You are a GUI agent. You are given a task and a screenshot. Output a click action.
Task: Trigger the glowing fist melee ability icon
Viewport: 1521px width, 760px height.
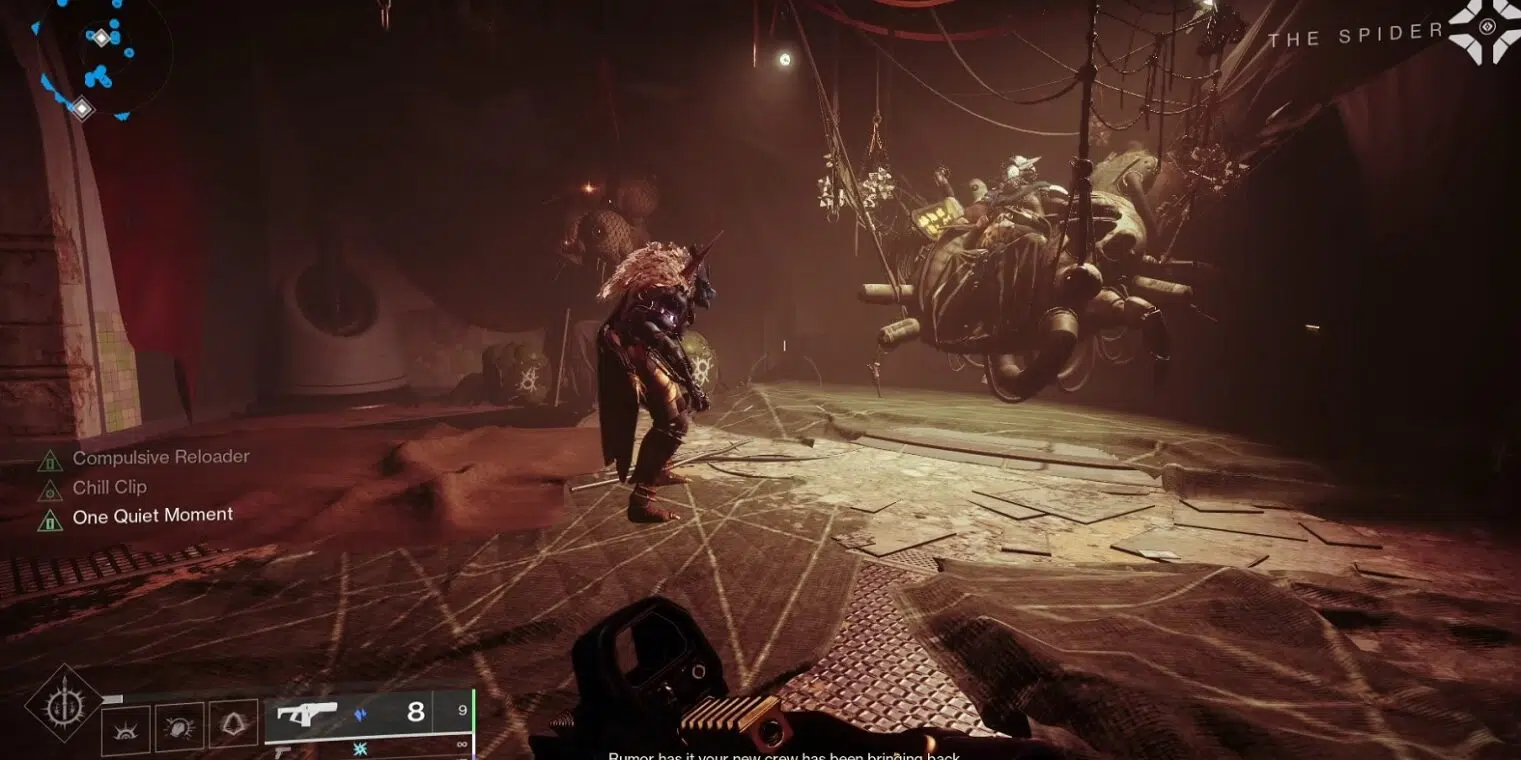pyautogui.click(x=180, y=727)
